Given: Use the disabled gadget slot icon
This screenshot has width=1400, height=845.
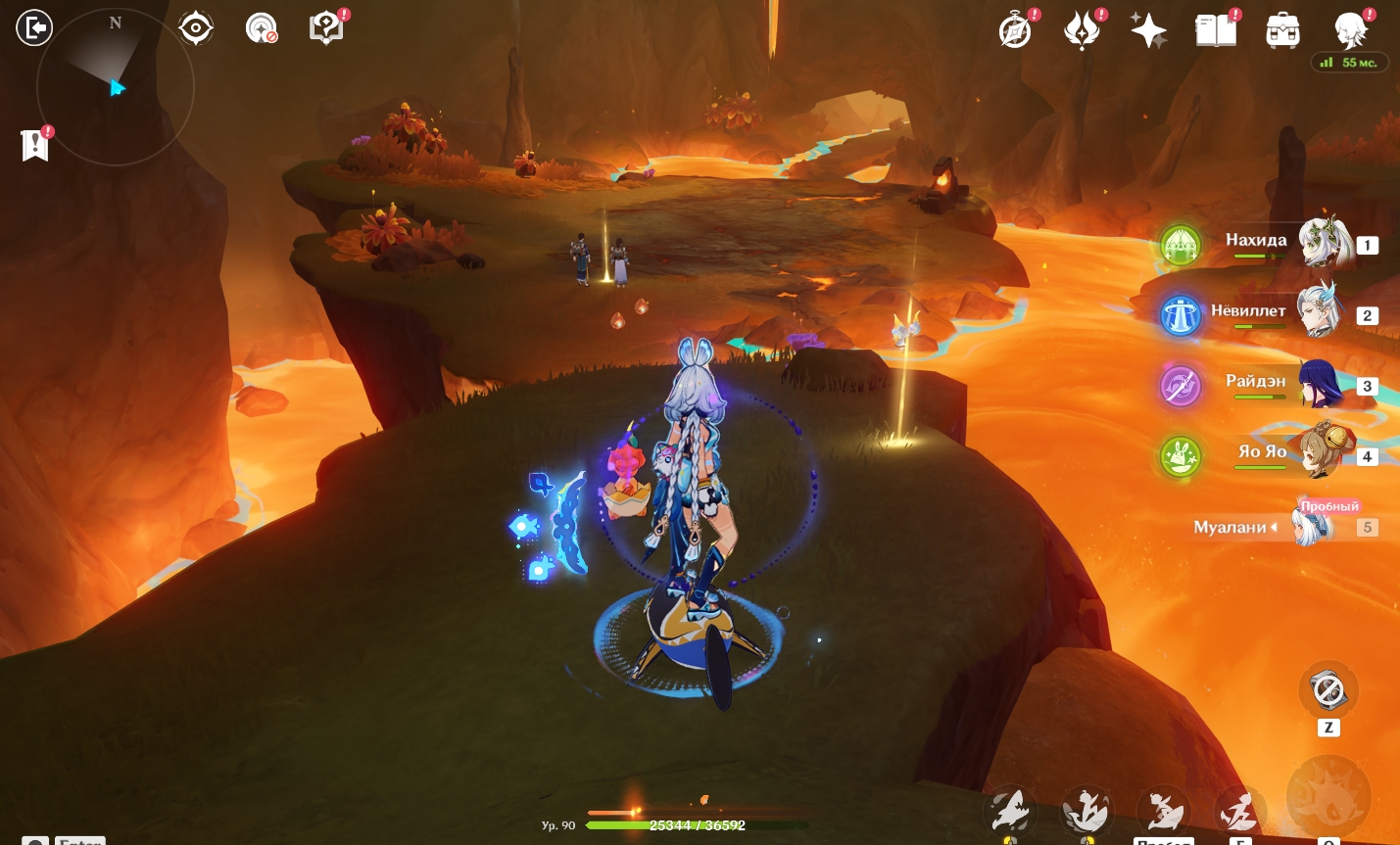Looking at the screenshot, I should [x=1328, y=690].
